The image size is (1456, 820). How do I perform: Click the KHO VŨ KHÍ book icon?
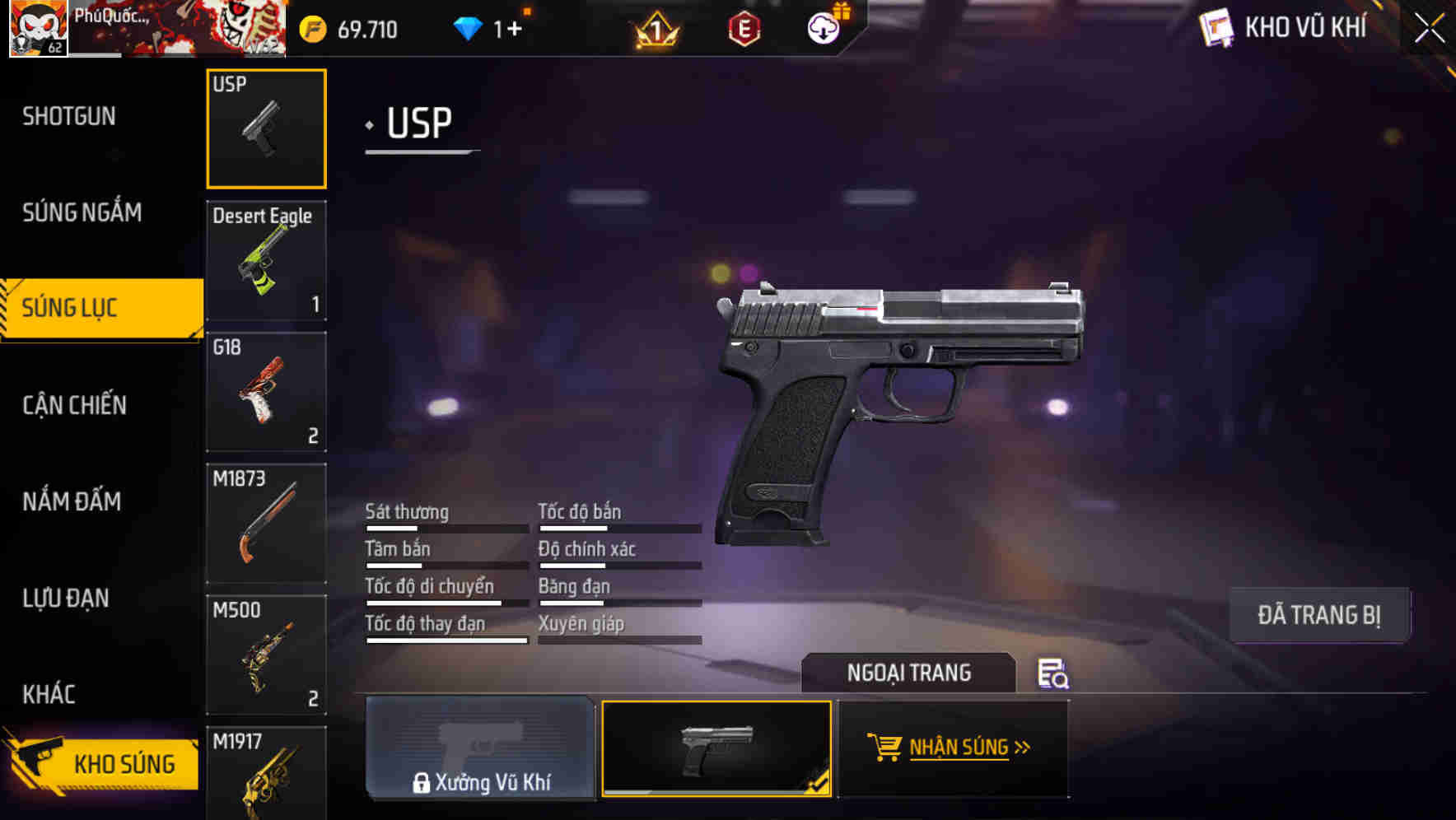tap(1216, 27)
